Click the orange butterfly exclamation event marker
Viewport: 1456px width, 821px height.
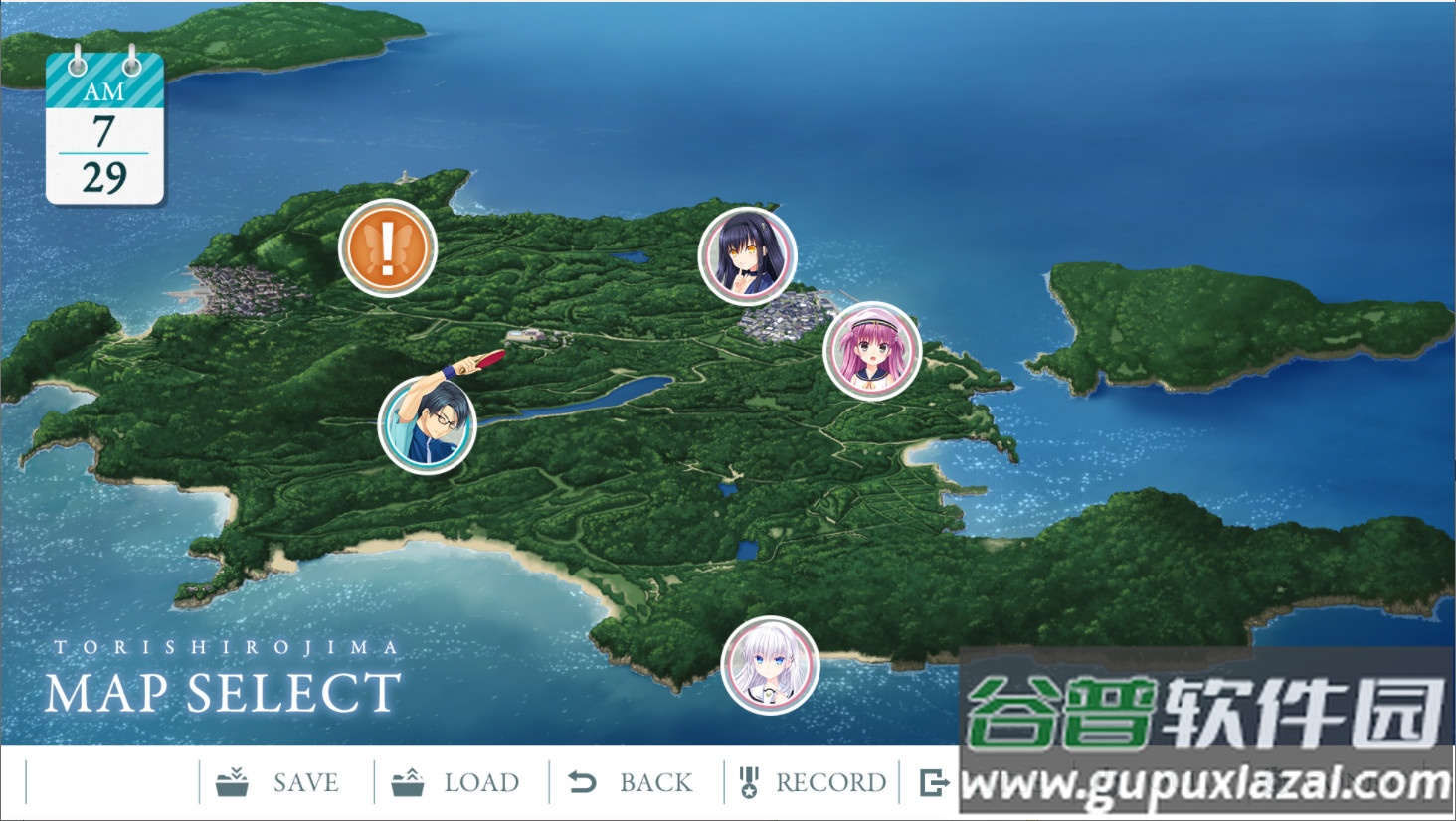[x=388, y=246]
